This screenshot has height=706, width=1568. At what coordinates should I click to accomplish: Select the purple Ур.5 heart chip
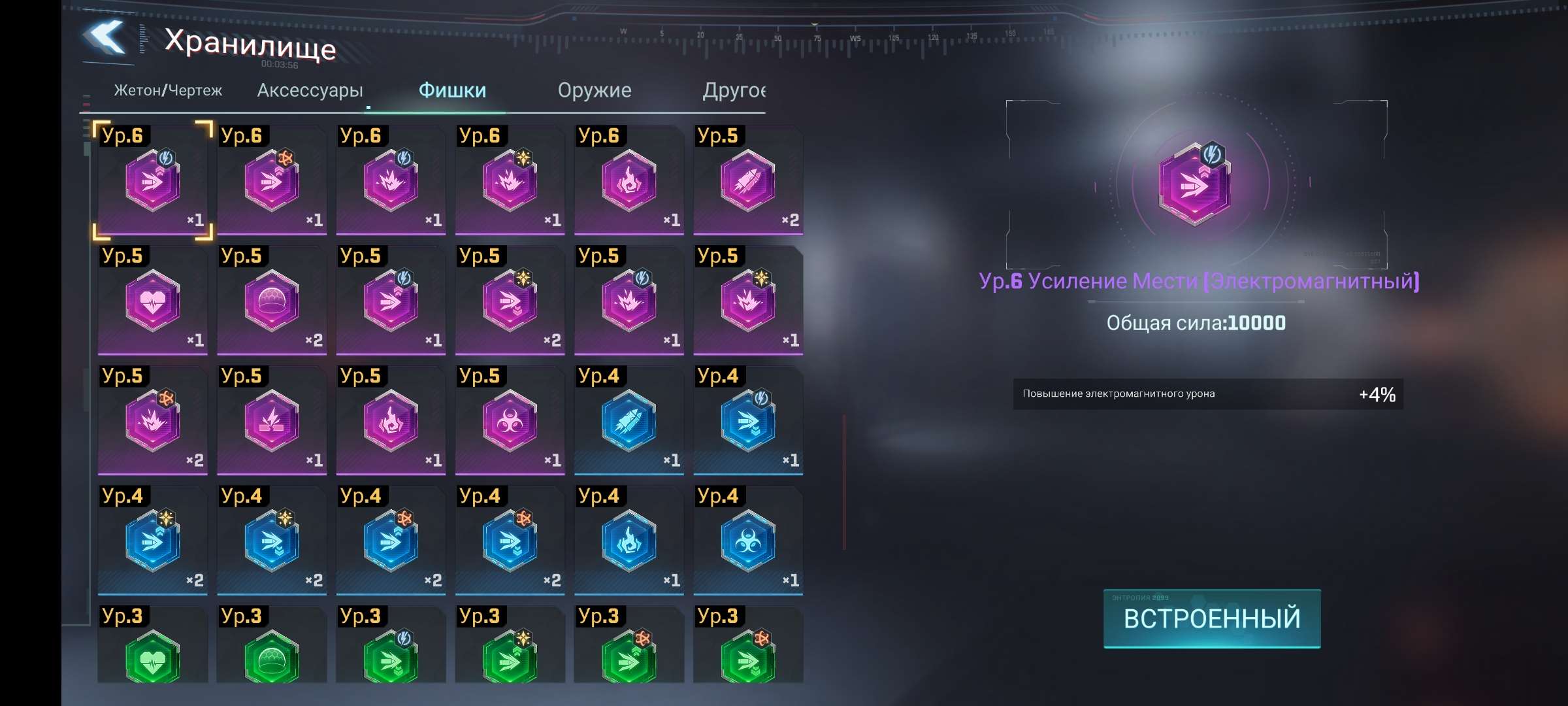tap(153, 301)
